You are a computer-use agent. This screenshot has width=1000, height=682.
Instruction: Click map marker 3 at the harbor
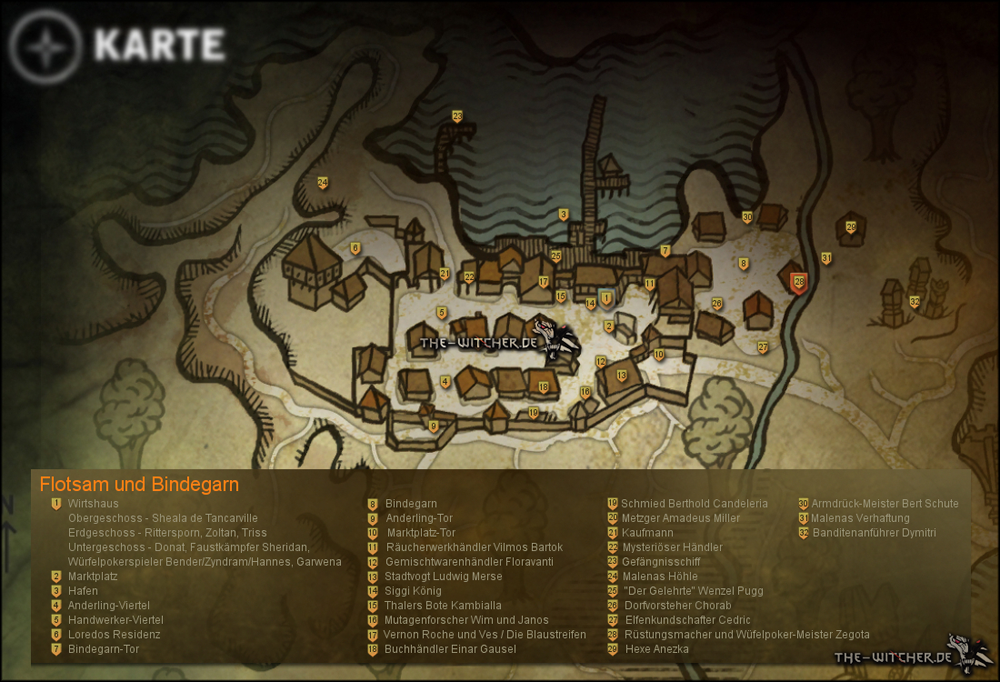pos(563,214)
